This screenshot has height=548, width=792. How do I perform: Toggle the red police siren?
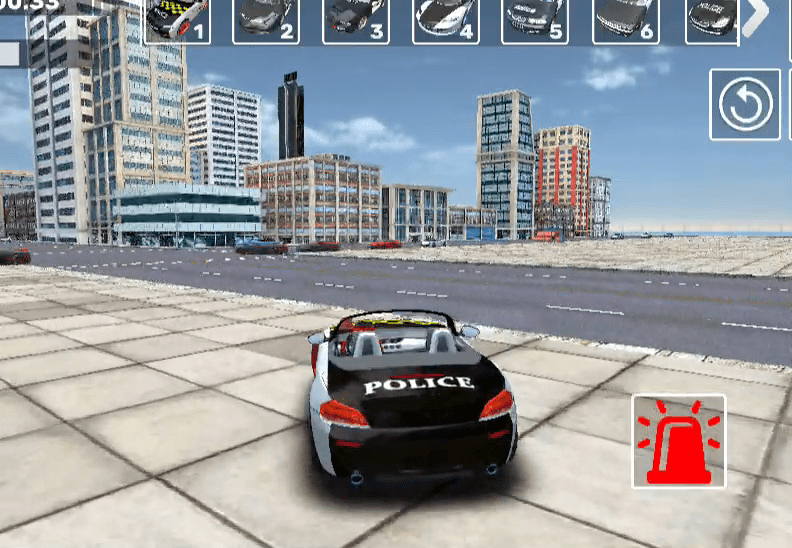679,441
